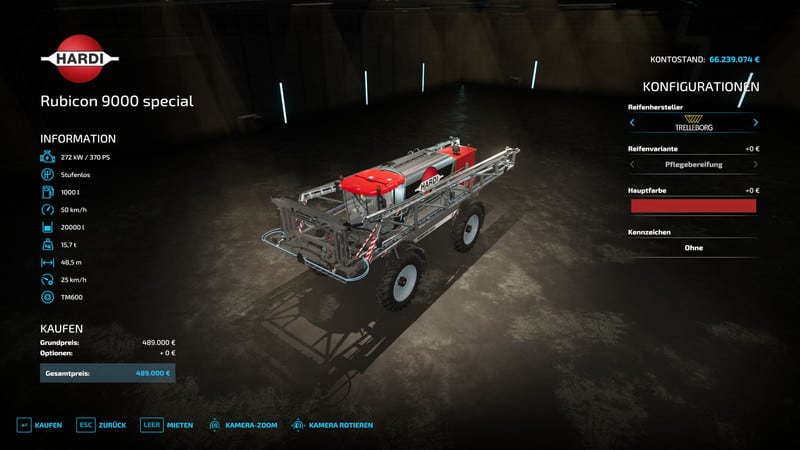This screenshot has height=450, width=800.
Task: Open the red Hauptfarbe color picker
Action: (692, 206)
